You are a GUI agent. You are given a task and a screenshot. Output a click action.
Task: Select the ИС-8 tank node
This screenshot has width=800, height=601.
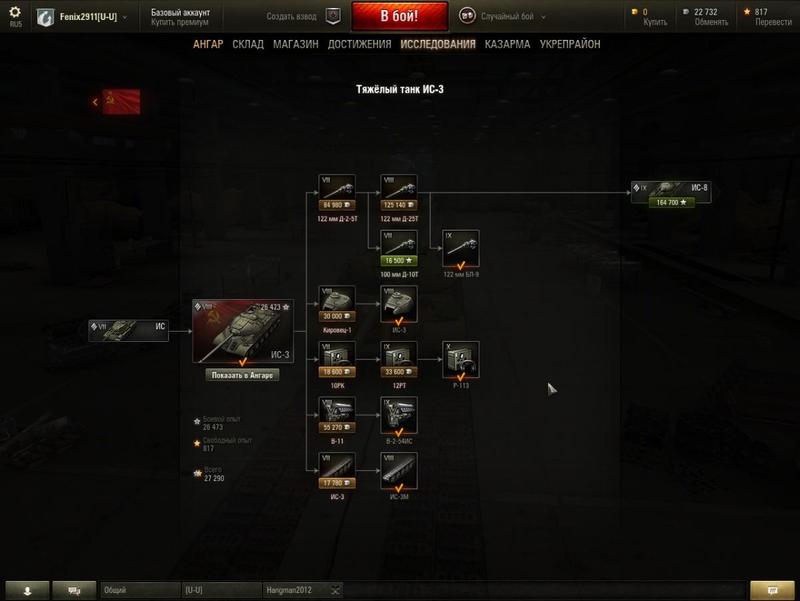coord(671,192)
